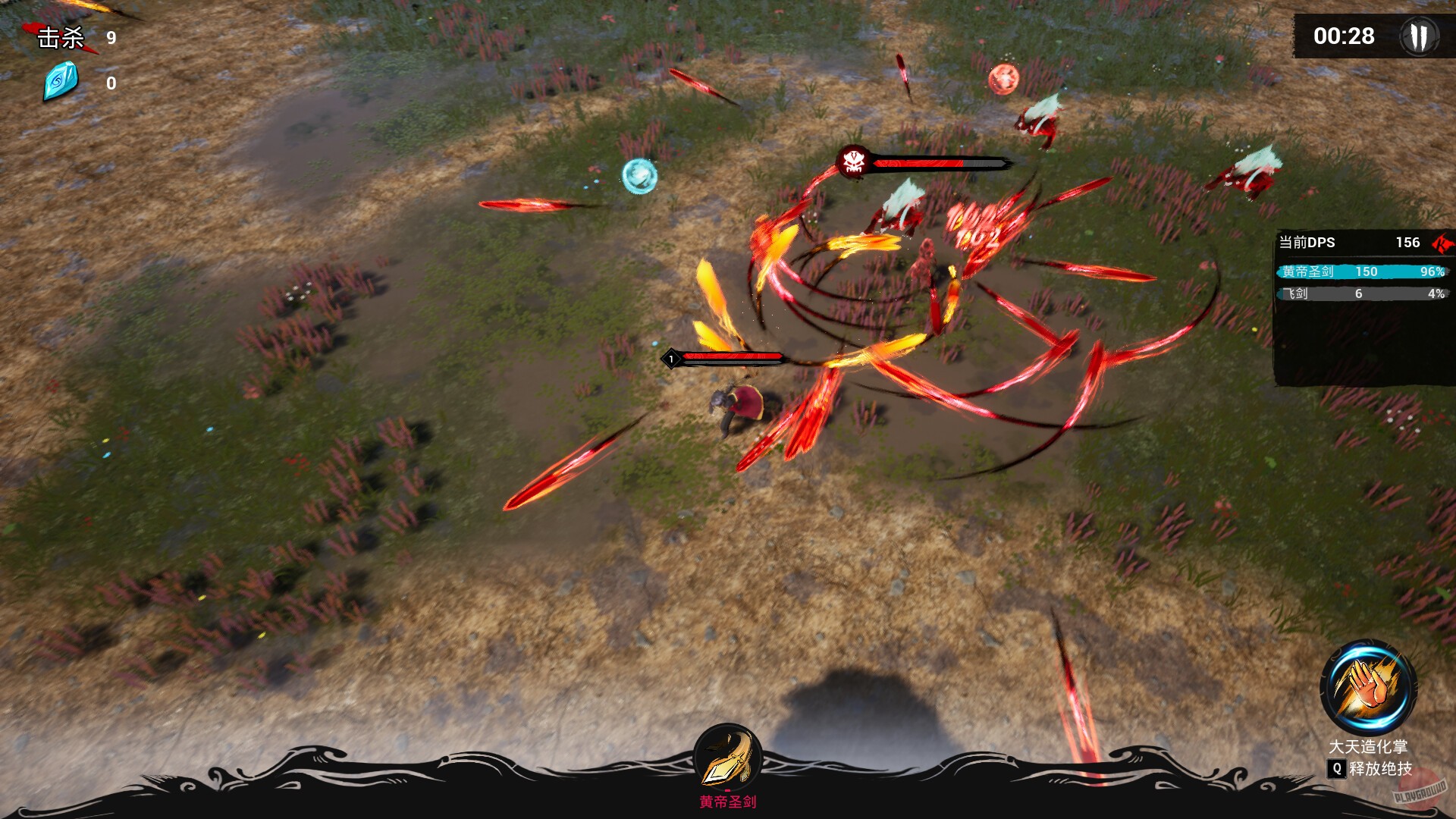Click the player's red health bar

point(732,356)
